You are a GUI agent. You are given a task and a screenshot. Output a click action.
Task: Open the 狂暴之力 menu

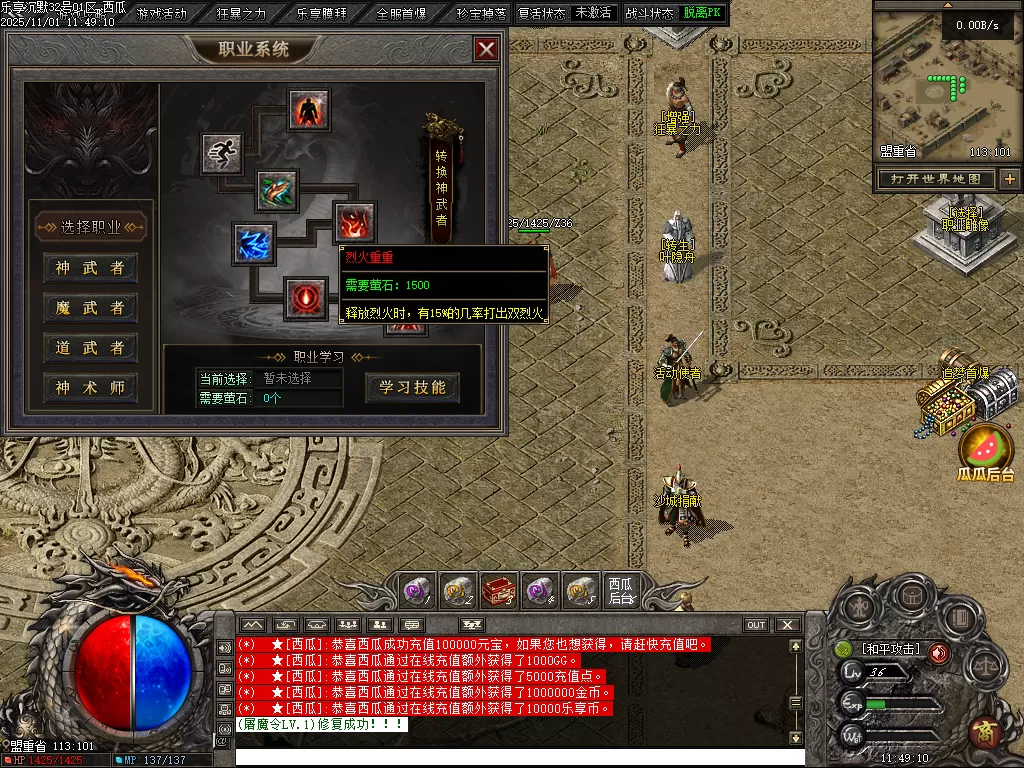(x=242, y=14)
